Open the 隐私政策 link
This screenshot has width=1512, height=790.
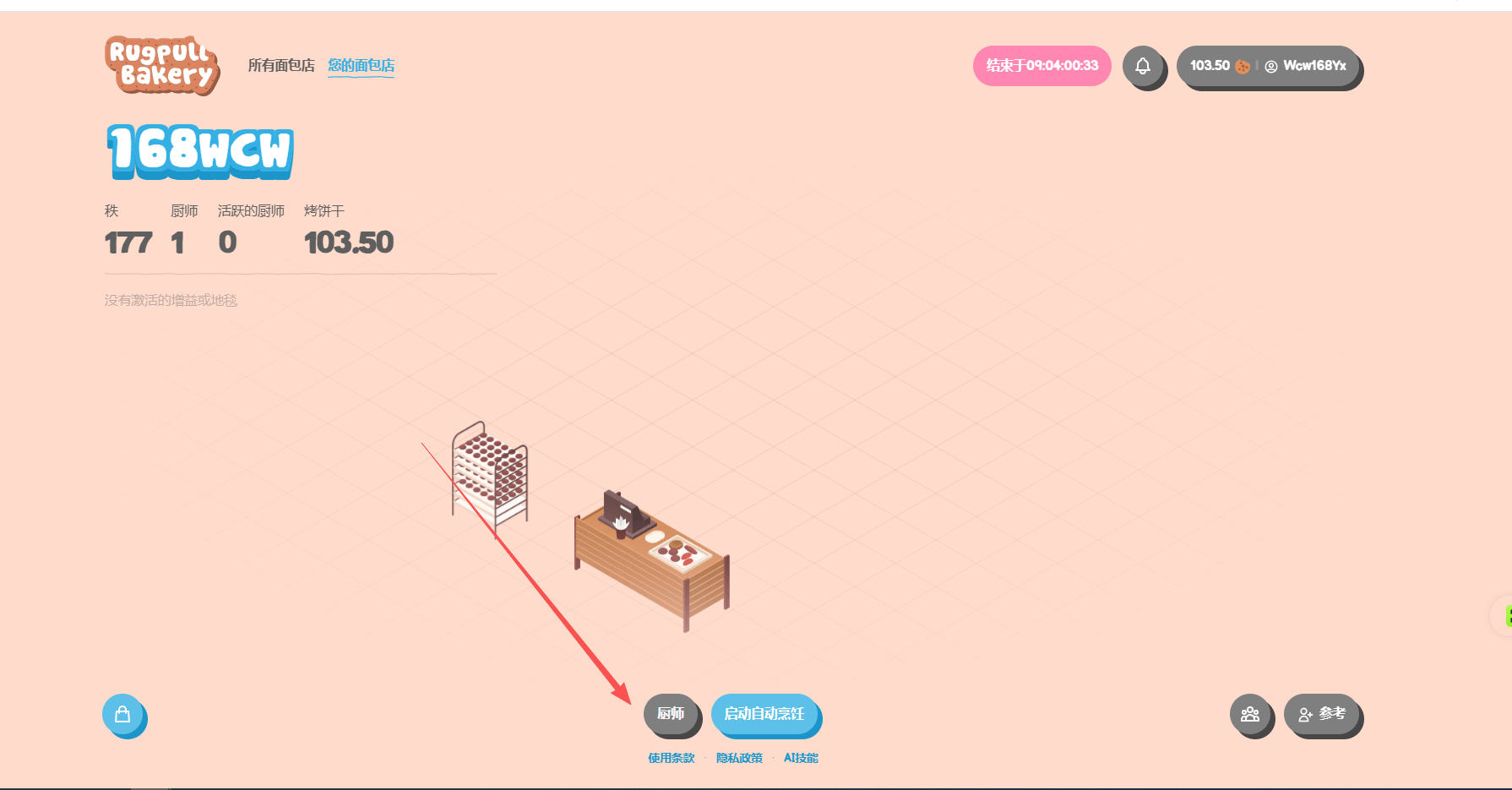click(739, 758)
